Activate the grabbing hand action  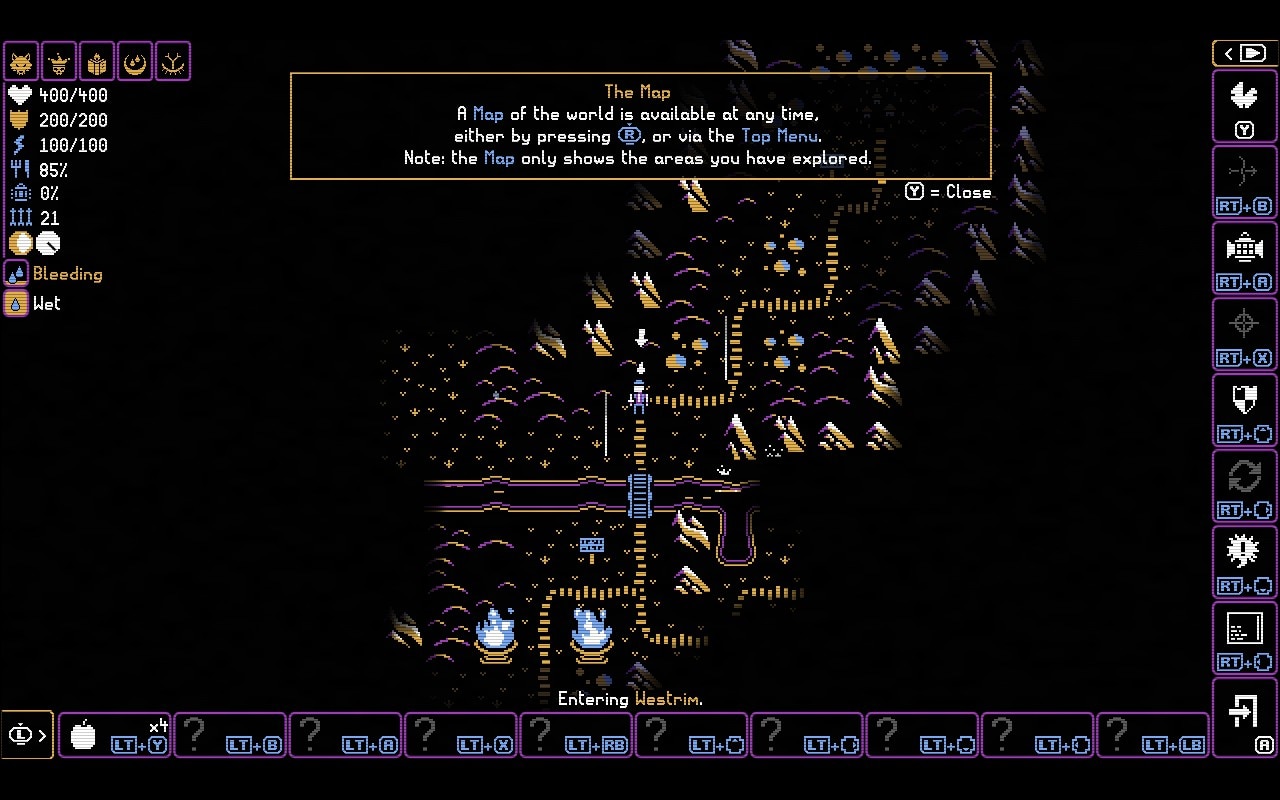click(1244, 104)
